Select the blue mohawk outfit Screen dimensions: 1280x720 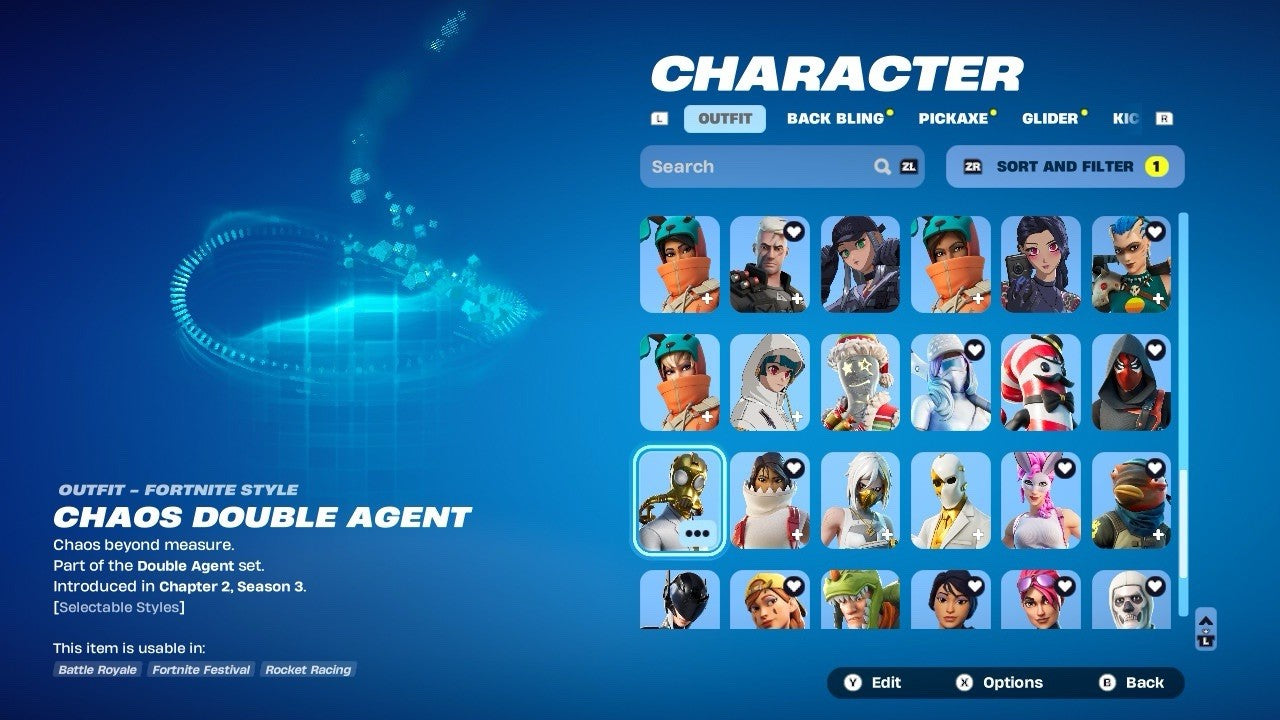pos(1131,264)
